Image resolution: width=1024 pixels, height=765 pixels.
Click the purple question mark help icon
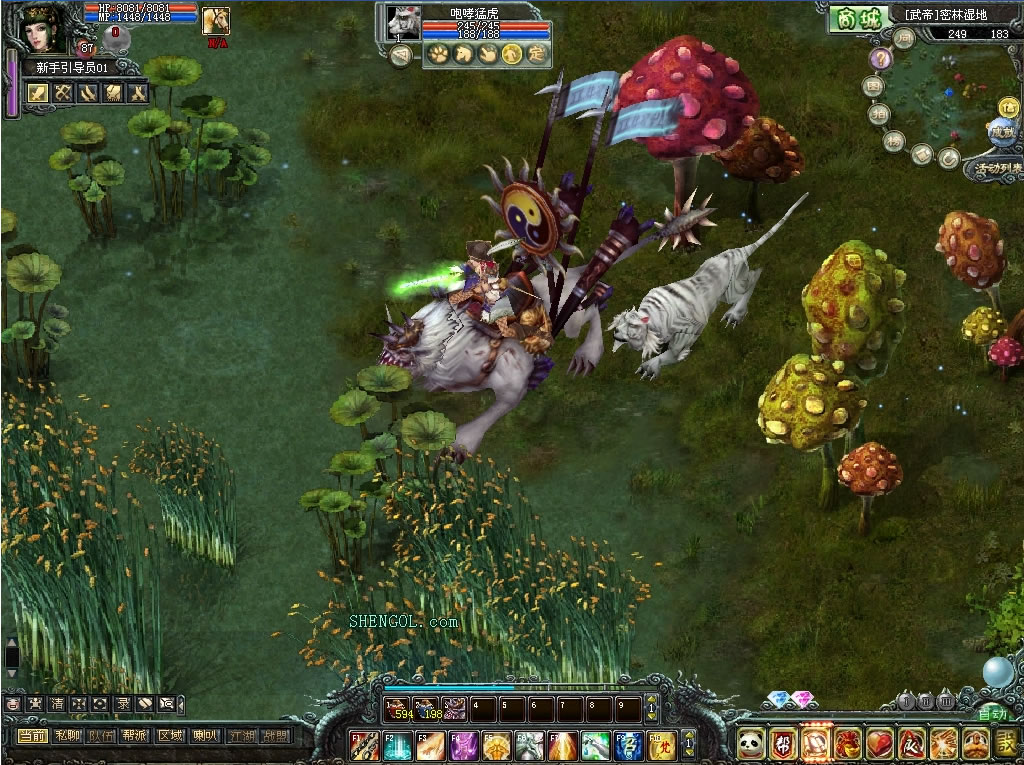point(880,59)
